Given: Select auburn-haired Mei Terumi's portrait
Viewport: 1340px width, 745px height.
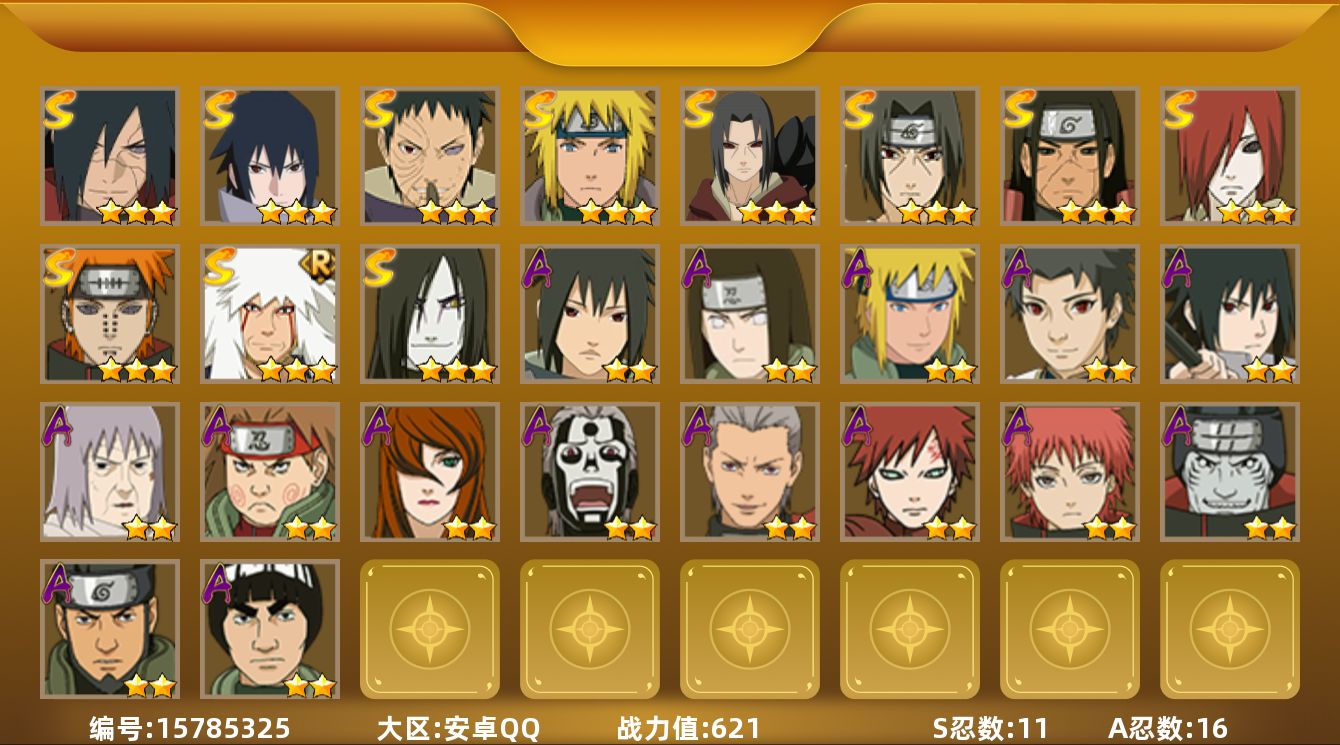Looking at the screenshot, I should 430,472.
